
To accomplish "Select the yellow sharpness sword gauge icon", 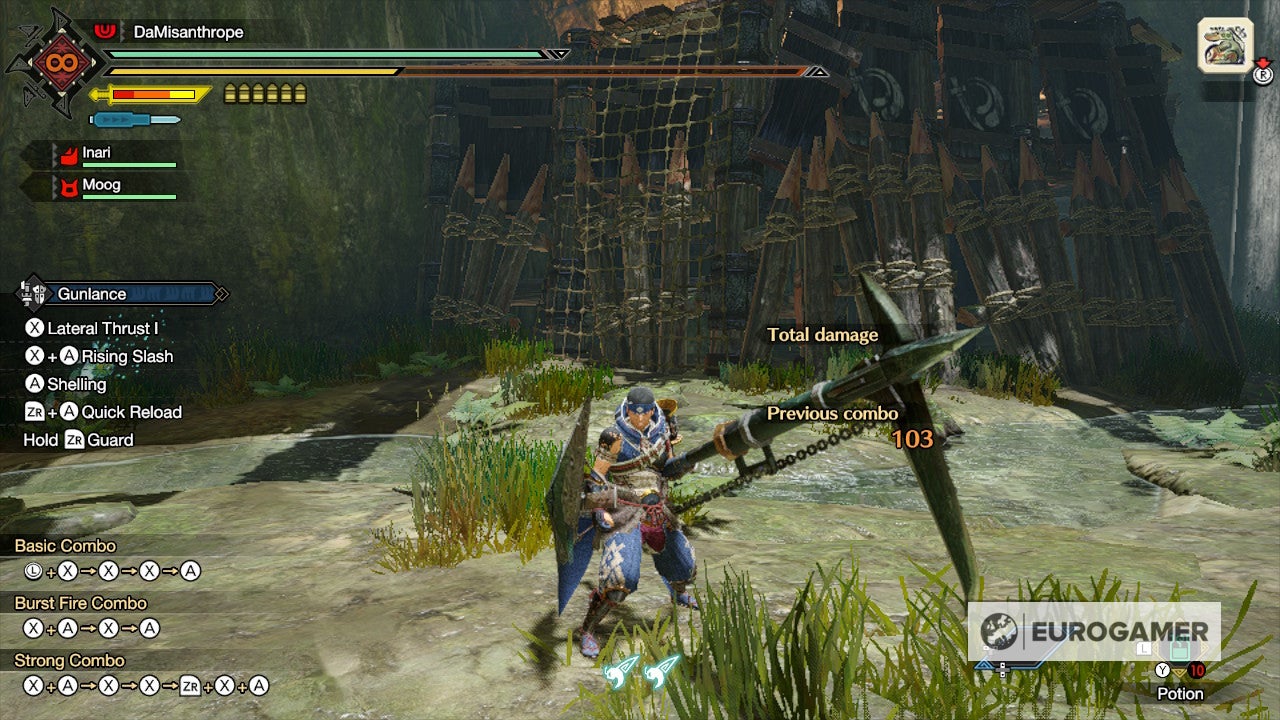I will pyautogui.click(x=150, y=93).
